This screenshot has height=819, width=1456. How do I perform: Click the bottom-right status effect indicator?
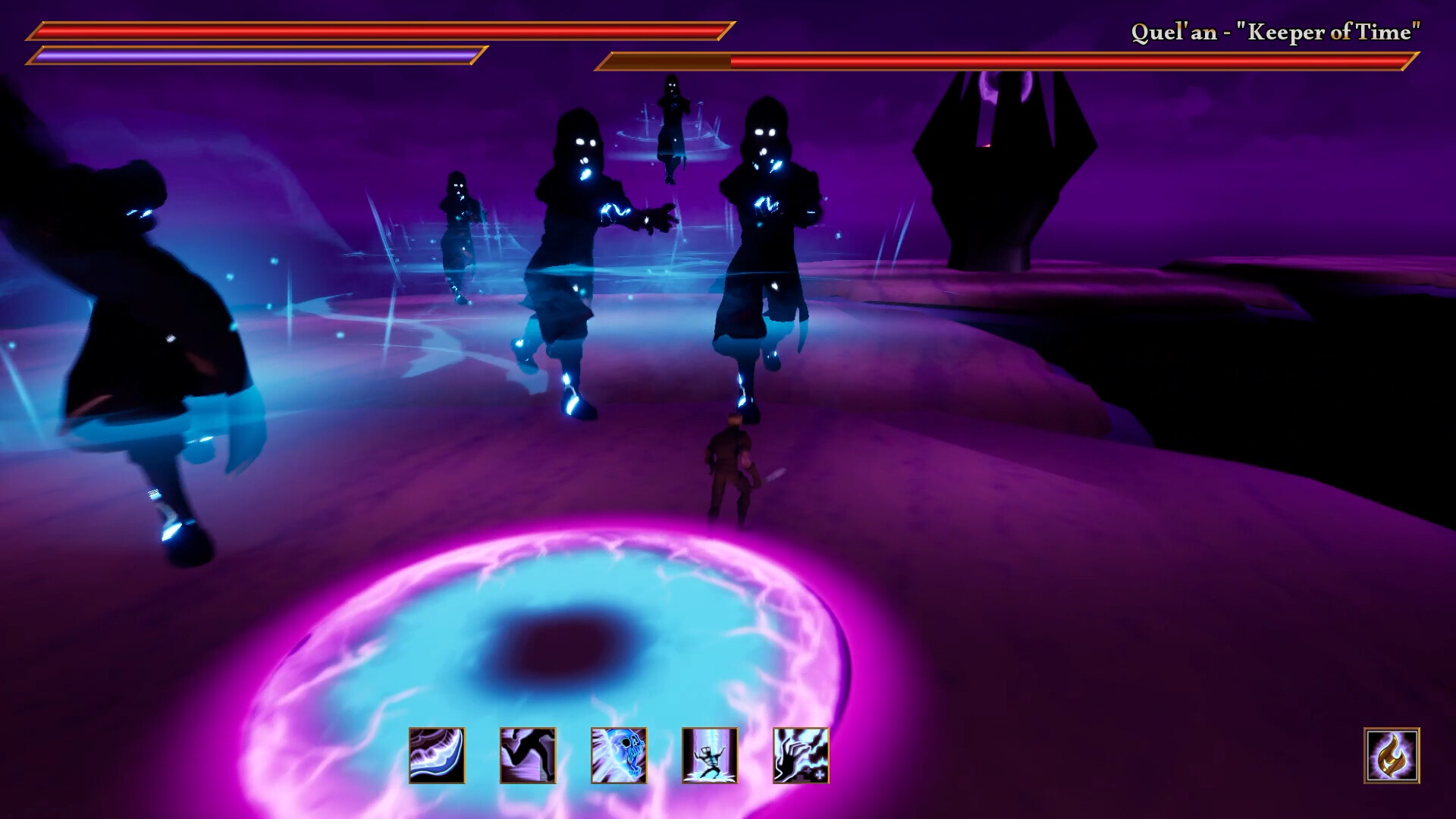(1393, 758)
